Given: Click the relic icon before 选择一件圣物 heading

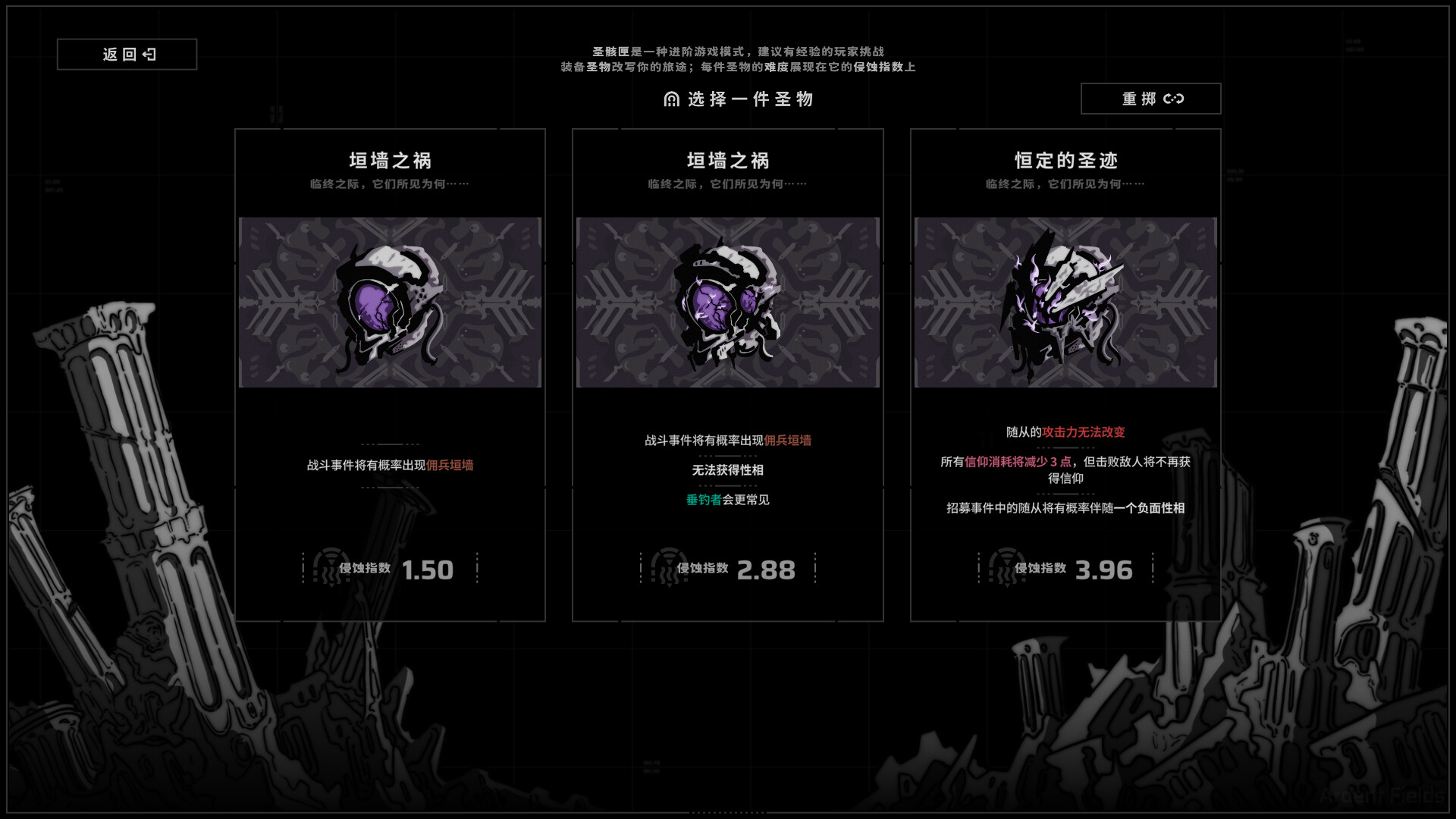Looking at the screenshot, I should pyautogui.click(x=670, y=99).
